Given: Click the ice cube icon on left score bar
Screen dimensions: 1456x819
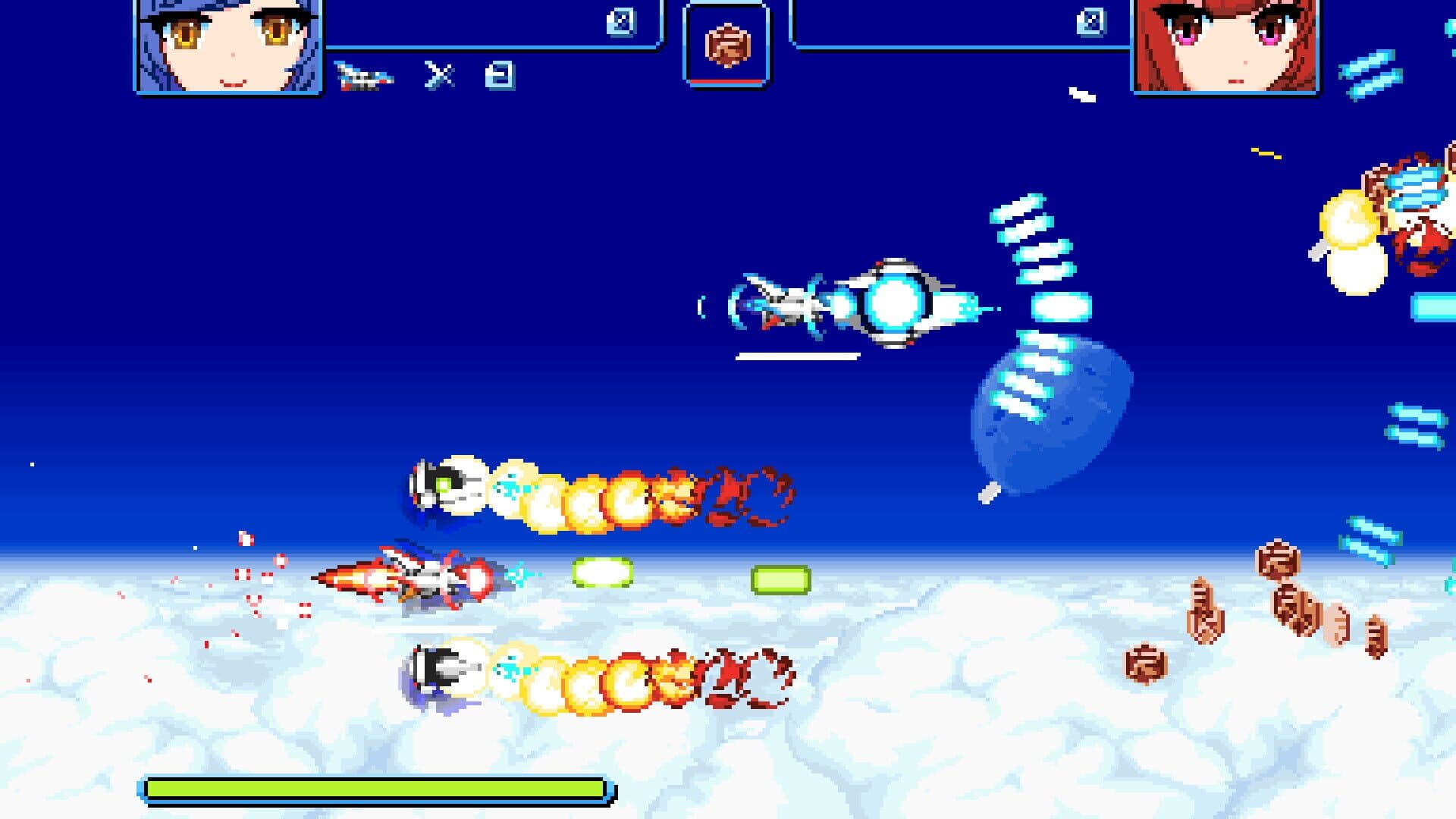Looking at the screenshot, I should [x=620, y=23].
